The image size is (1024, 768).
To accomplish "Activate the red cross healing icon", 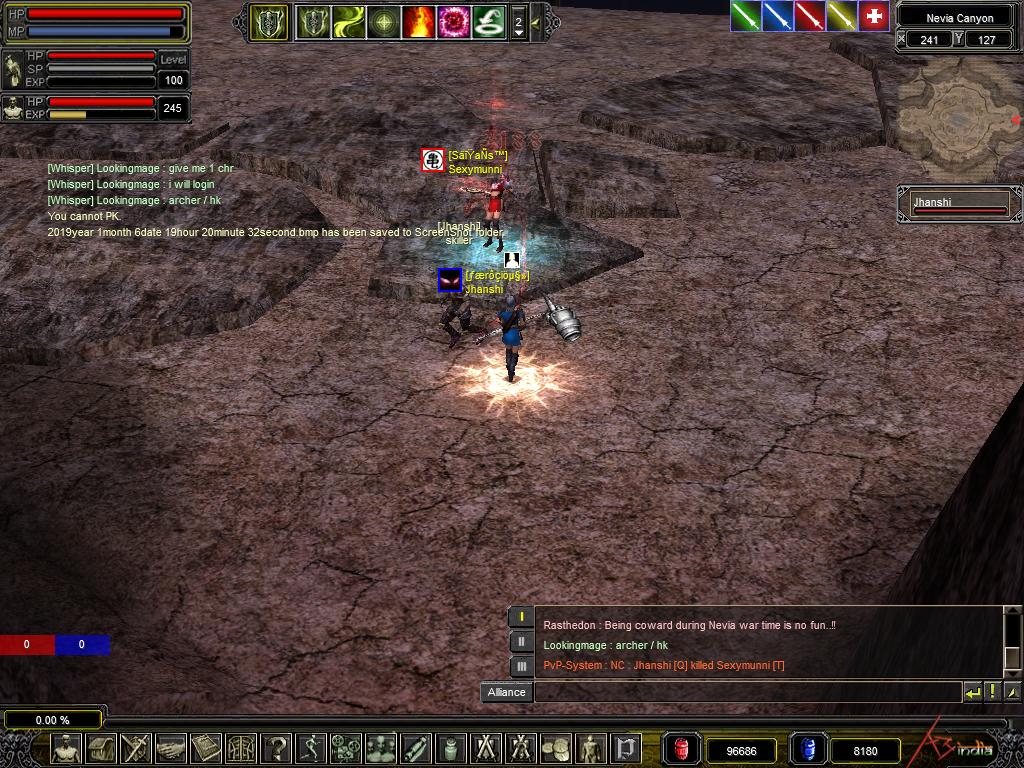I will click(x=874, y=16).
